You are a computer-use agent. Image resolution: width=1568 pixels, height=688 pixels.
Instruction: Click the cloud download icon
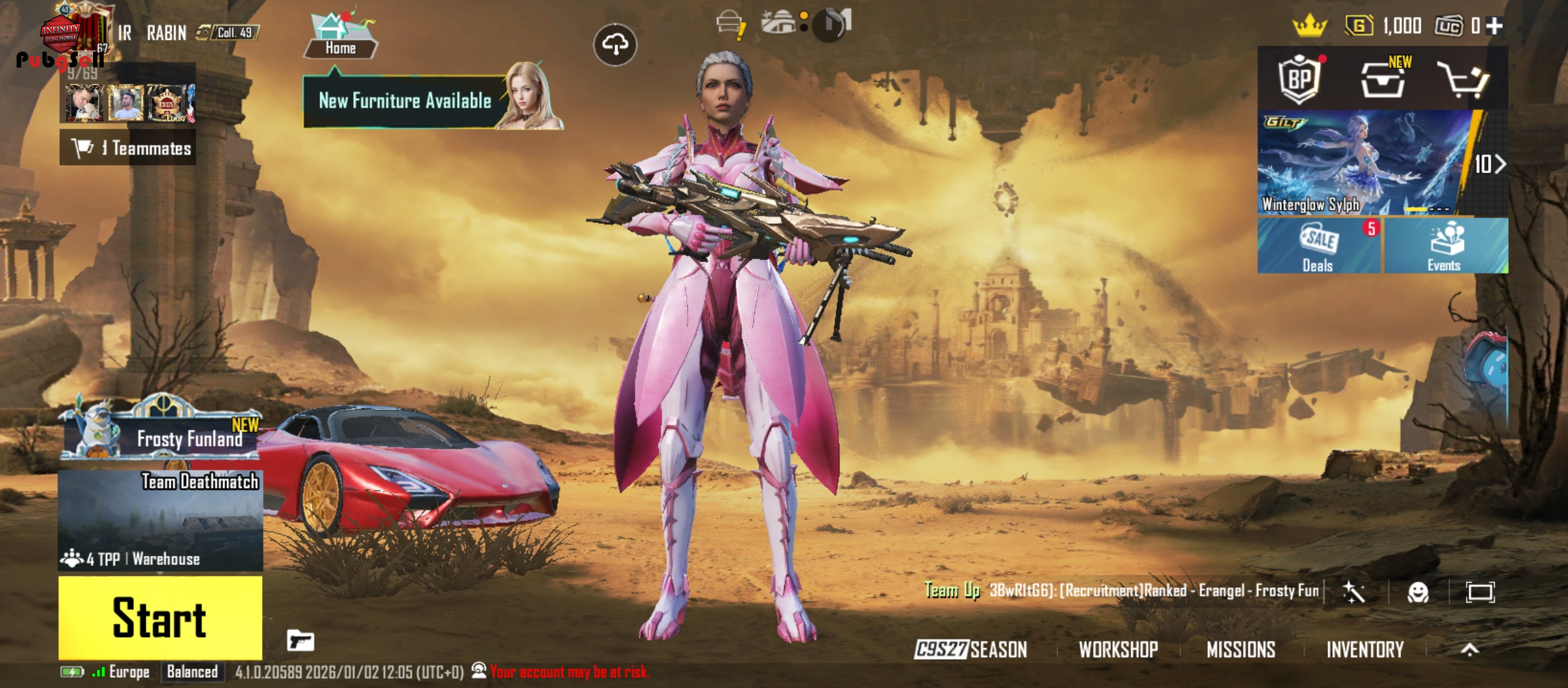coord(615,45)
